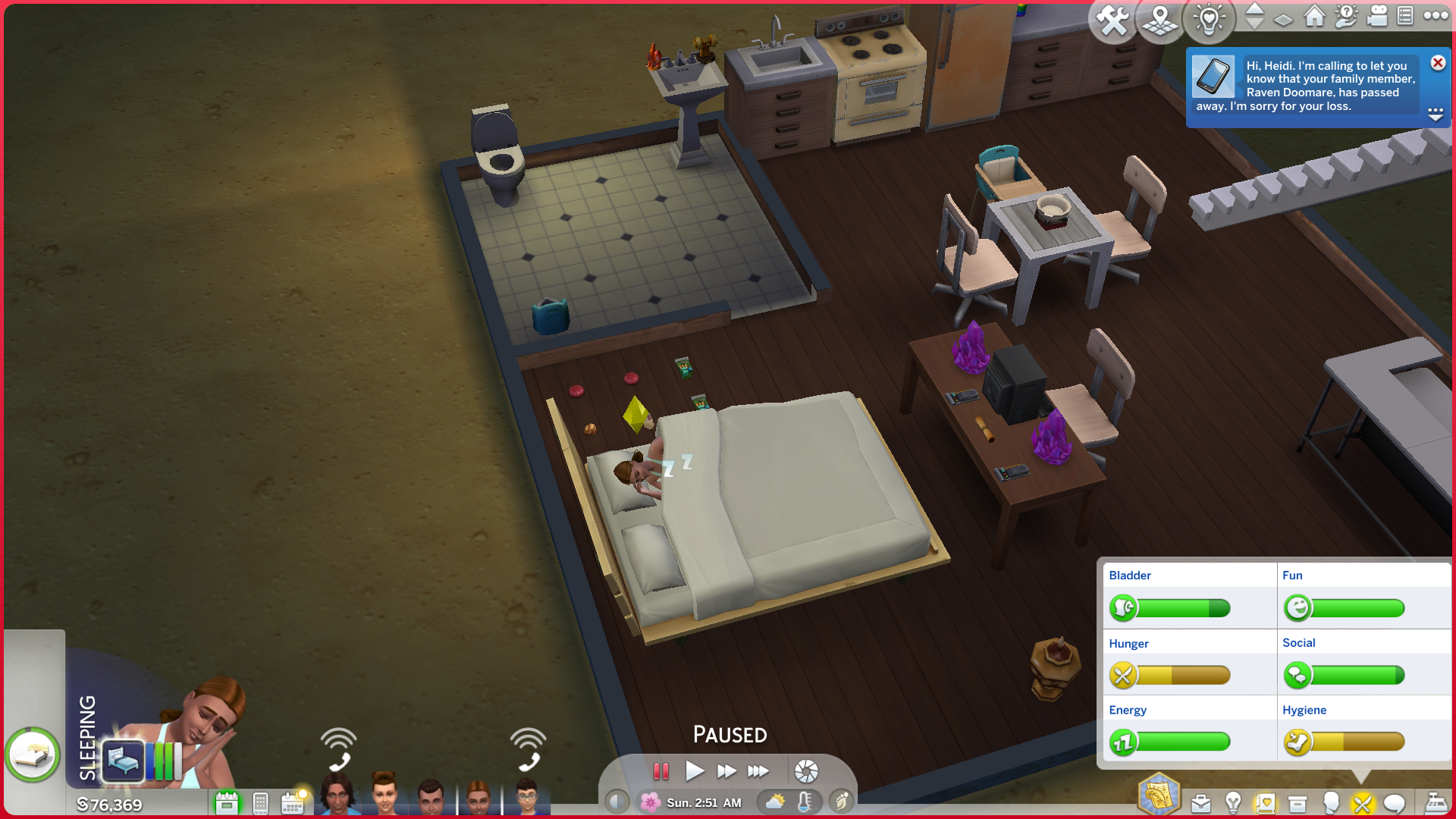This screenshot has width=1456, height=819.
Task: Set game speed to ultra speed
Action: (758, 771)
